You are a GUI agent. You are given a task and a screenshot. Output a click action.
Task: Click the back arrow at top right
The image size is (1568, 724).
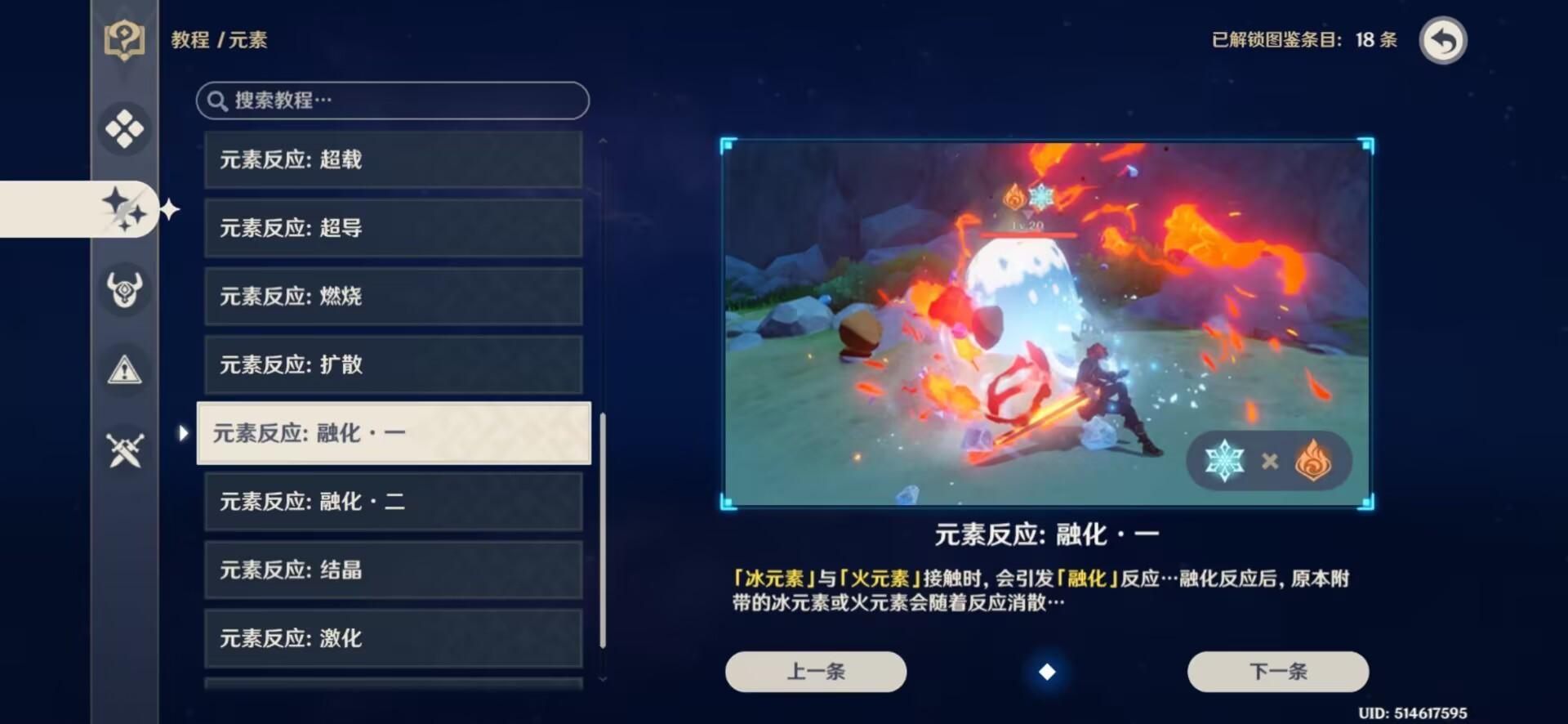pyautogui.click(x=1442, y=38)
